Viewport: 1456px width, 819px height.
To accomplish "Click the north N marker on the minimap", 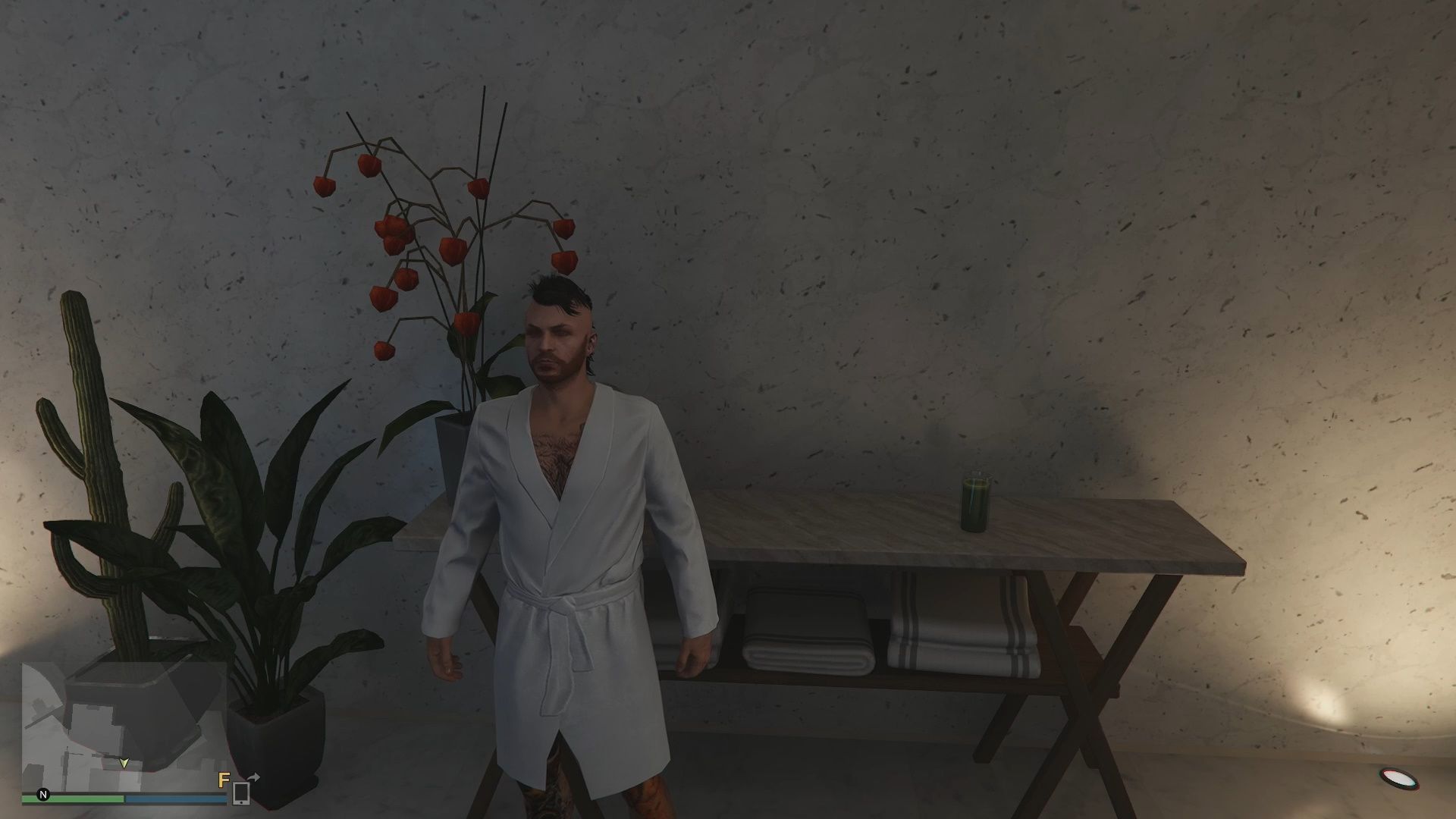I will [x=43, y=795].
